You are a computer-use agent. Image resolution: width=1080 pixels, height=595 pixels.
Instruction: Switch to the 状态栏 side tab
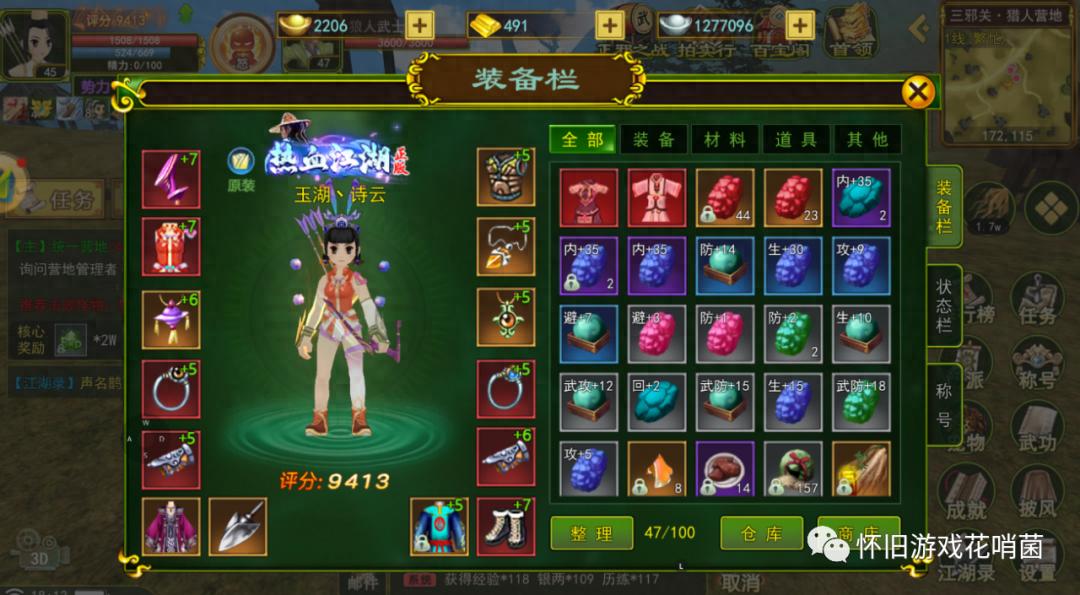(x=943, y=305)
